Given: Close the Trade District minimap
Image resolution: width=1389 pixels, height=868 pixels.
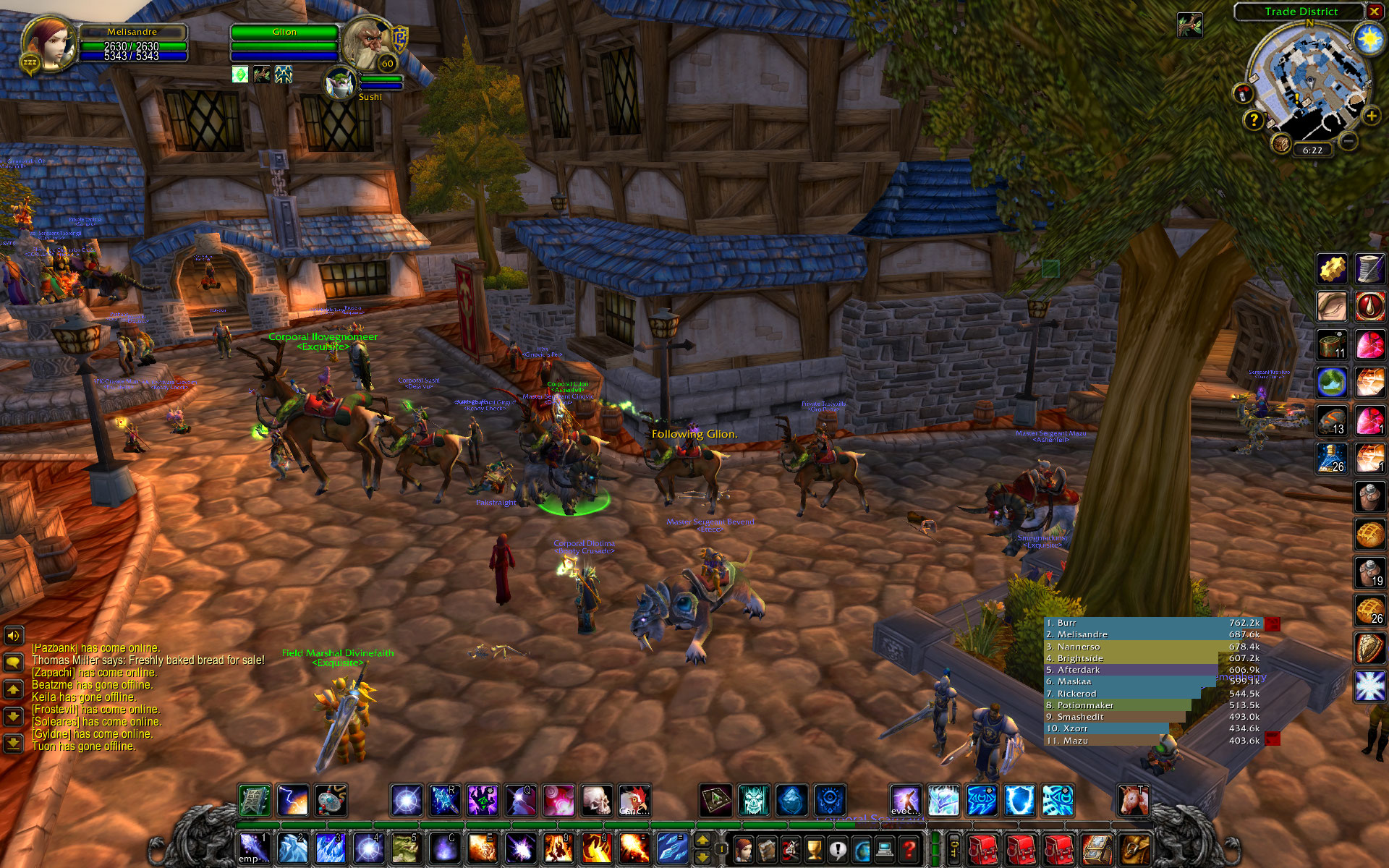Looking at the screenshot, I should coord(1374,12).
